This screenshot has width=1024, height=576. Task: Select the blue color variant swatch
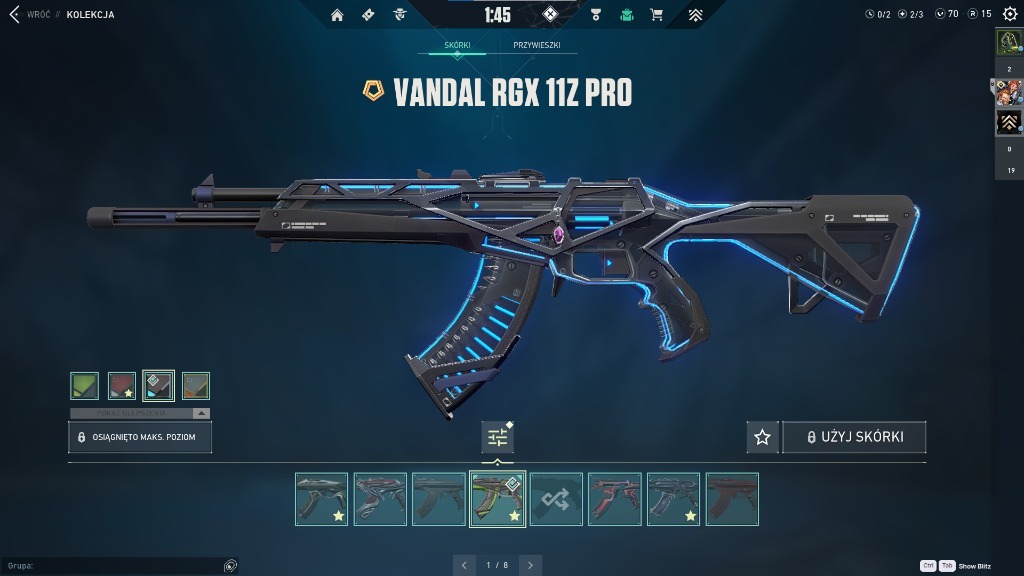[158, 386]
